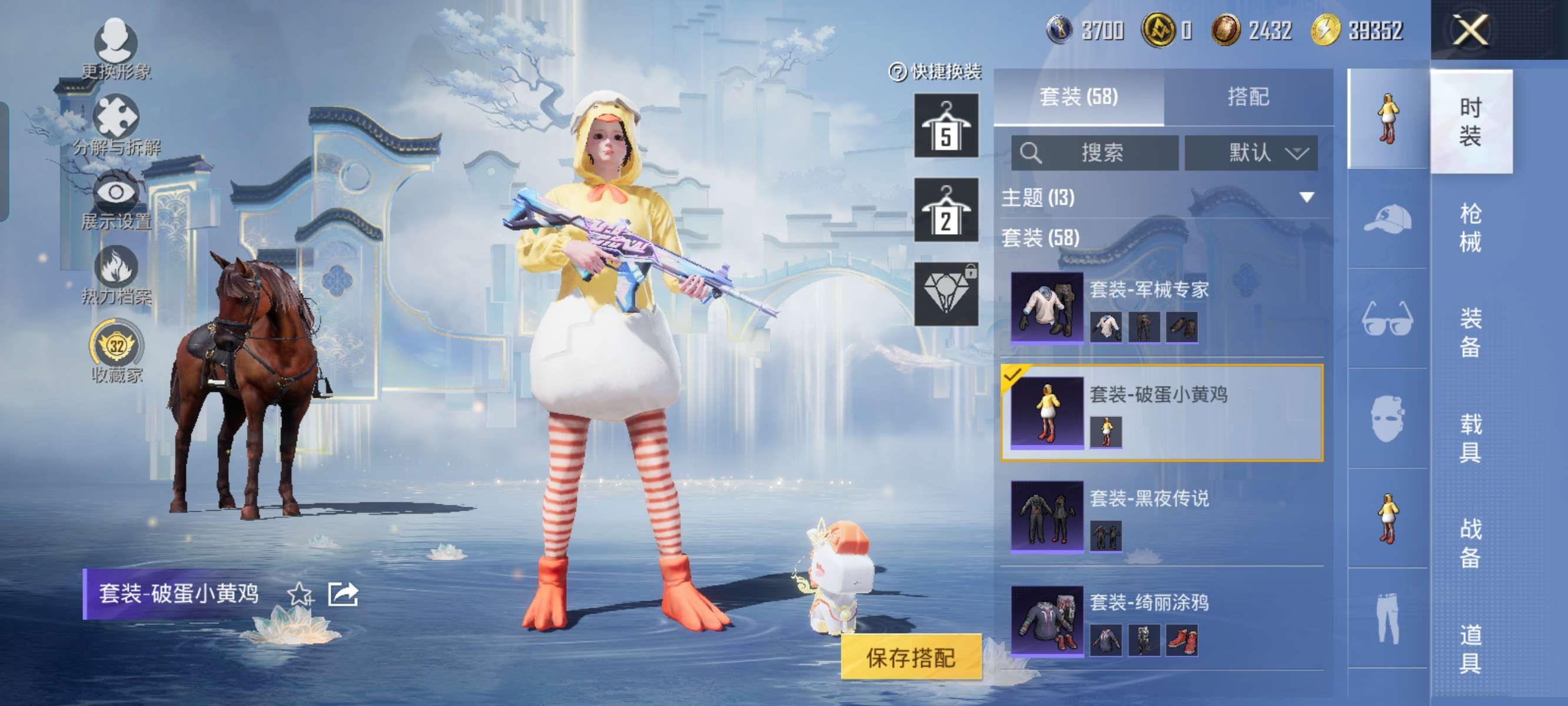
Task: Close the wardrobe with the X button
Action: [1470, 30]
